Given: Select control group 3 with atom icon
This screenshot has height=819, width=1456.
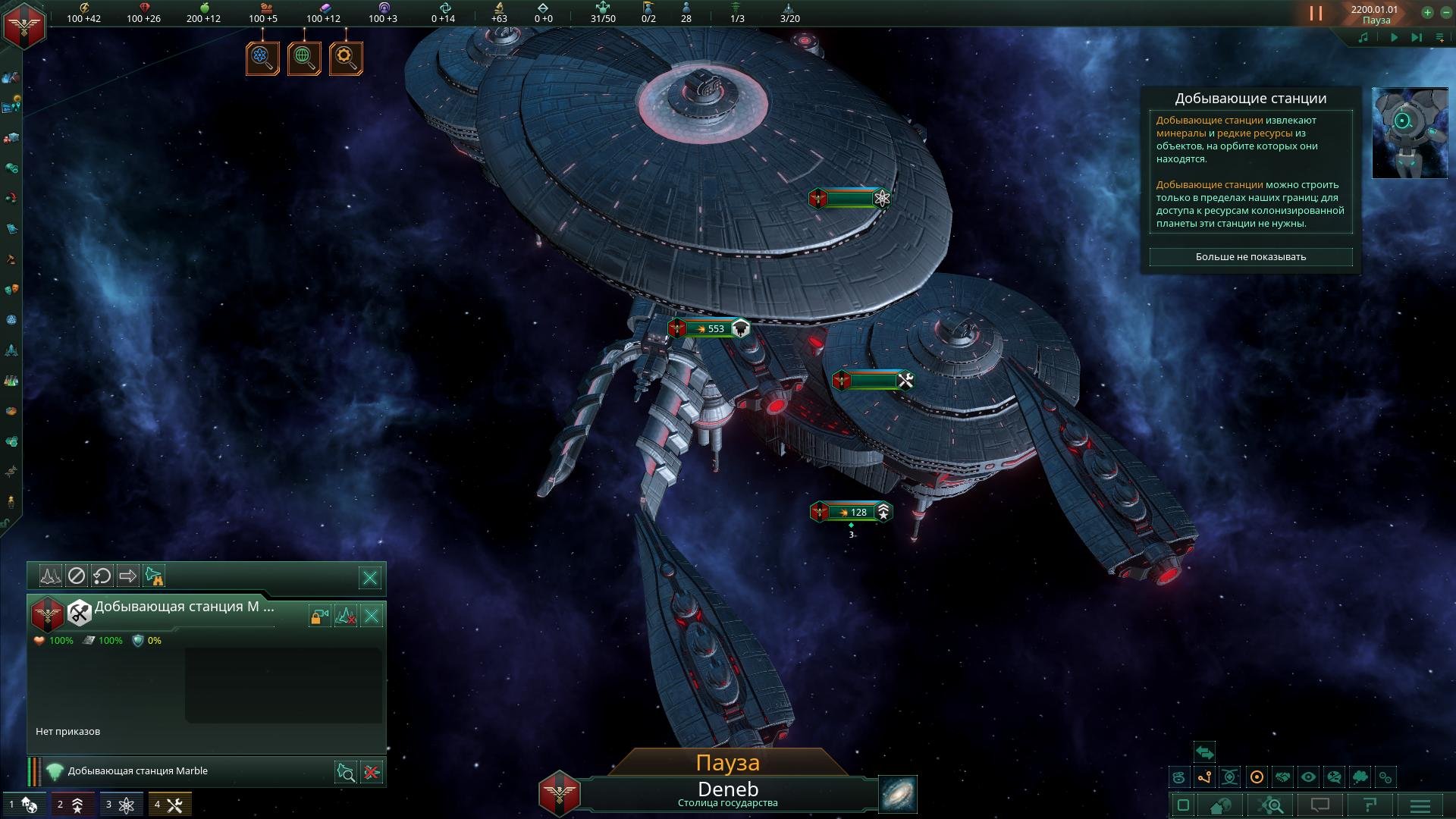Looking at the screenshot, I should point(120,805).
